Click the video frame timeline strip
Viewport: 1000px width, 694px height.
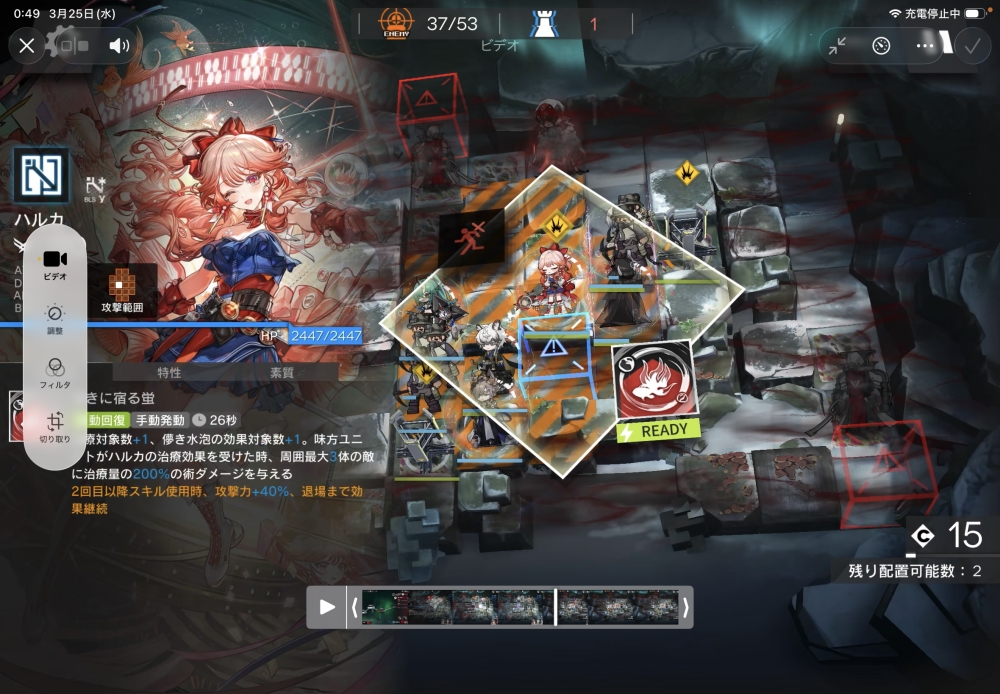tap(520, 607)
